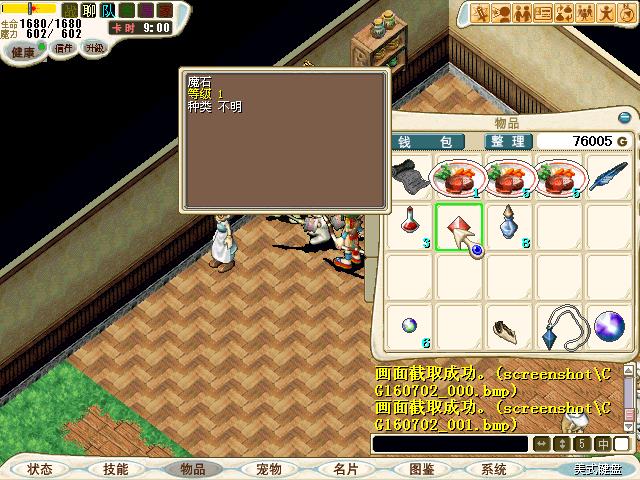Open the 状态 status menu
640x480 pixels.
(x=41, y=469)
